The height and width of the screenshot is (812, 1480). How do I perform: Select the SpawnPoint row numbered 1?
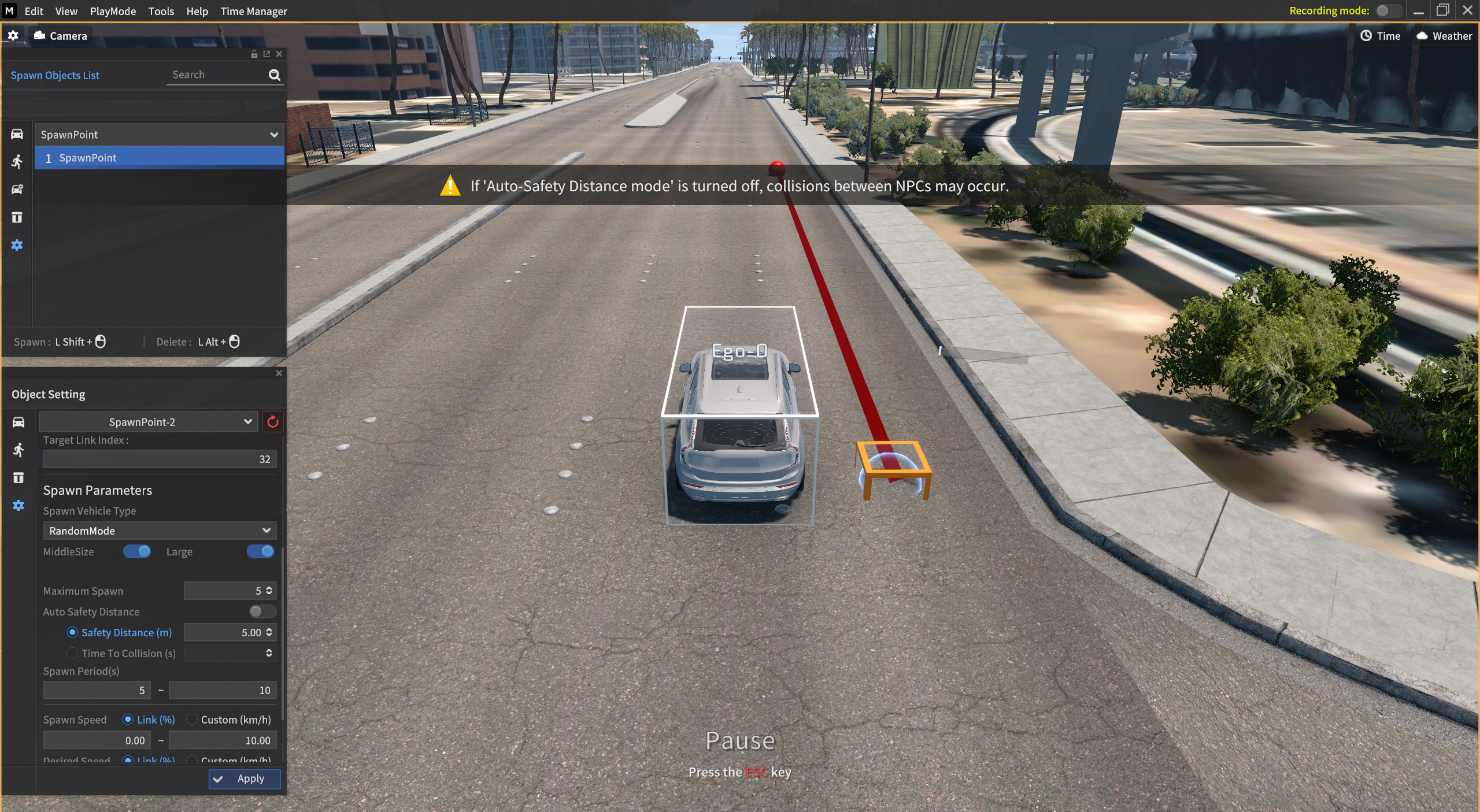coord(159,158)
